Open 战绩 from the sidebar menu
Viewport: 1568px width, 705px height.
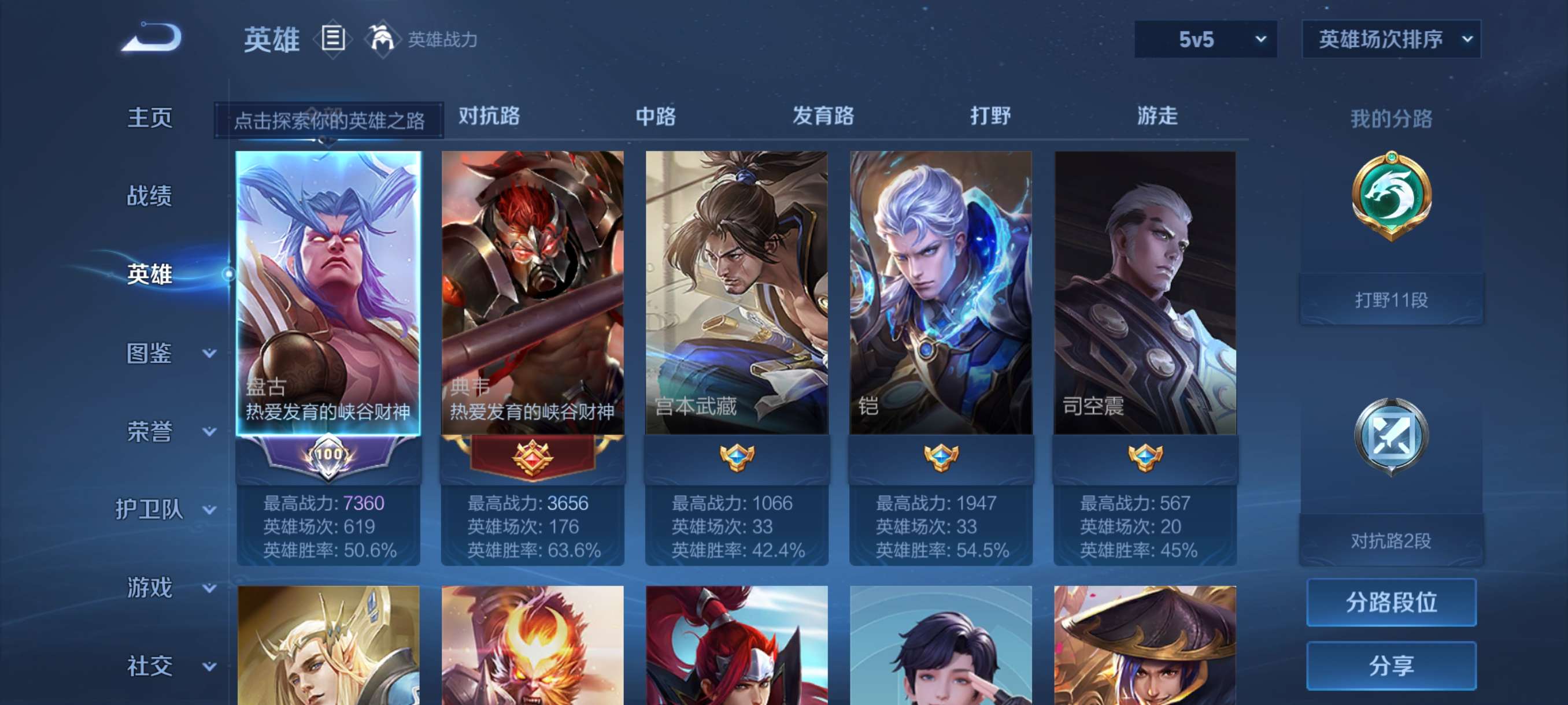149,196
